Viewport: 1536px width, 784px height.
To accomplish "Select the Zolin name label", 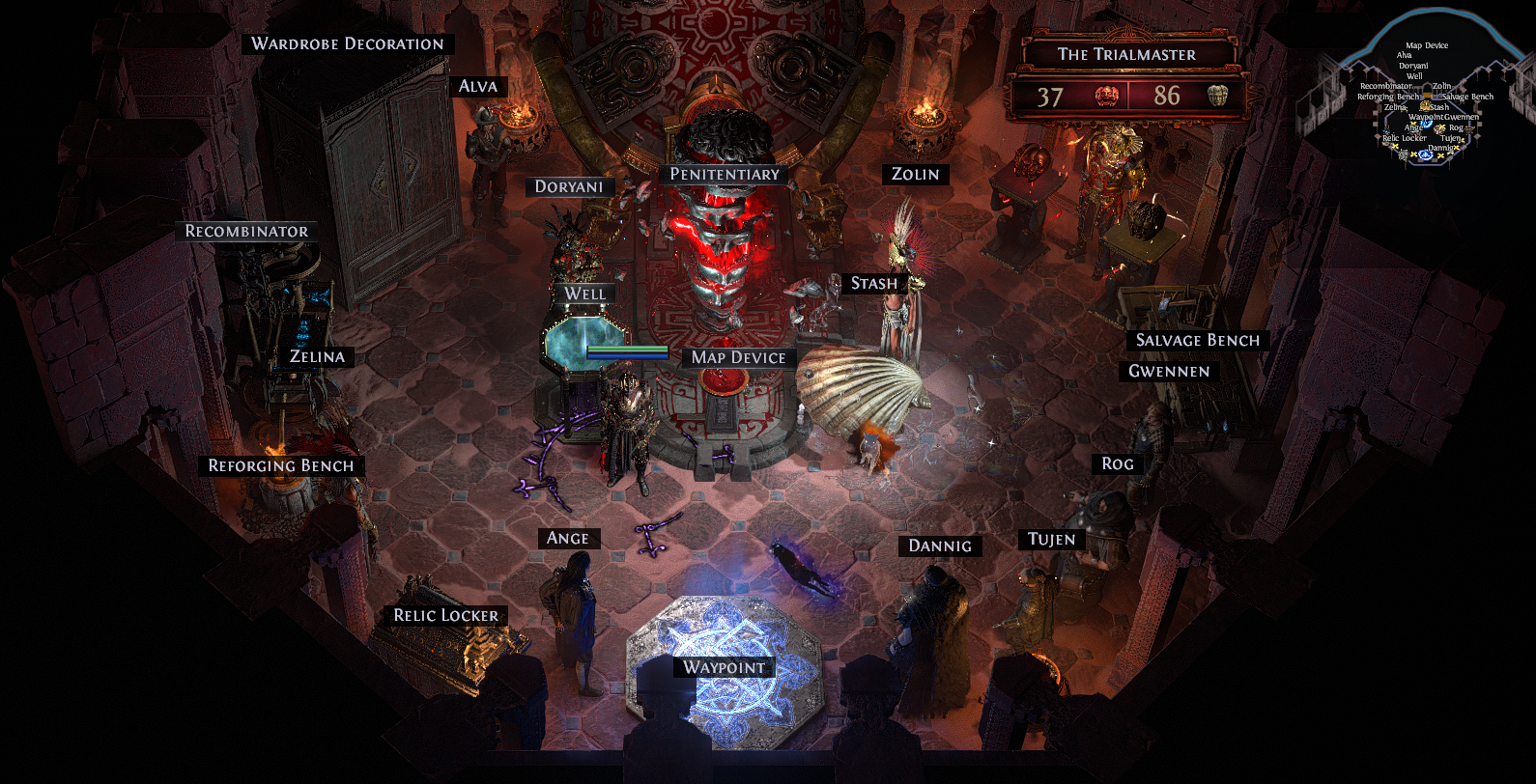I will (x=915, y=174).
